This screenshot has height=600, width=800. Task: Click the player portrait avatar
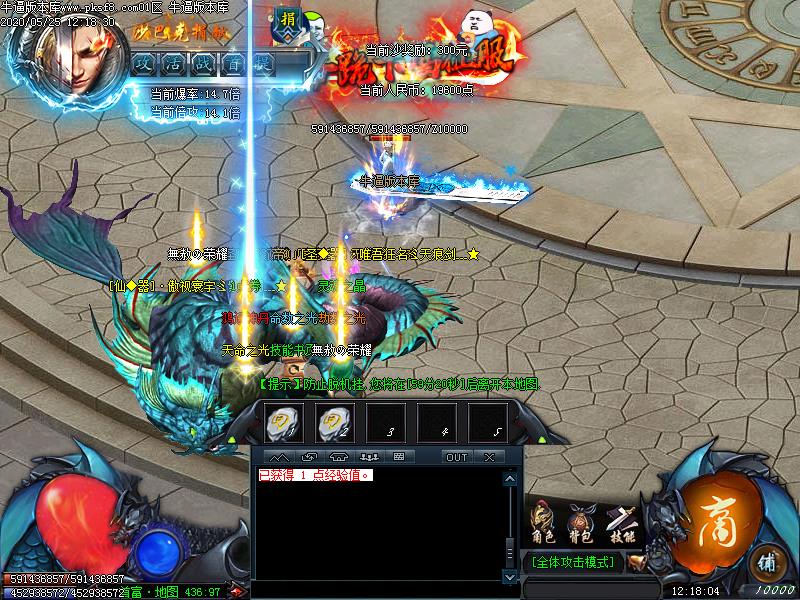pos(68,55)
